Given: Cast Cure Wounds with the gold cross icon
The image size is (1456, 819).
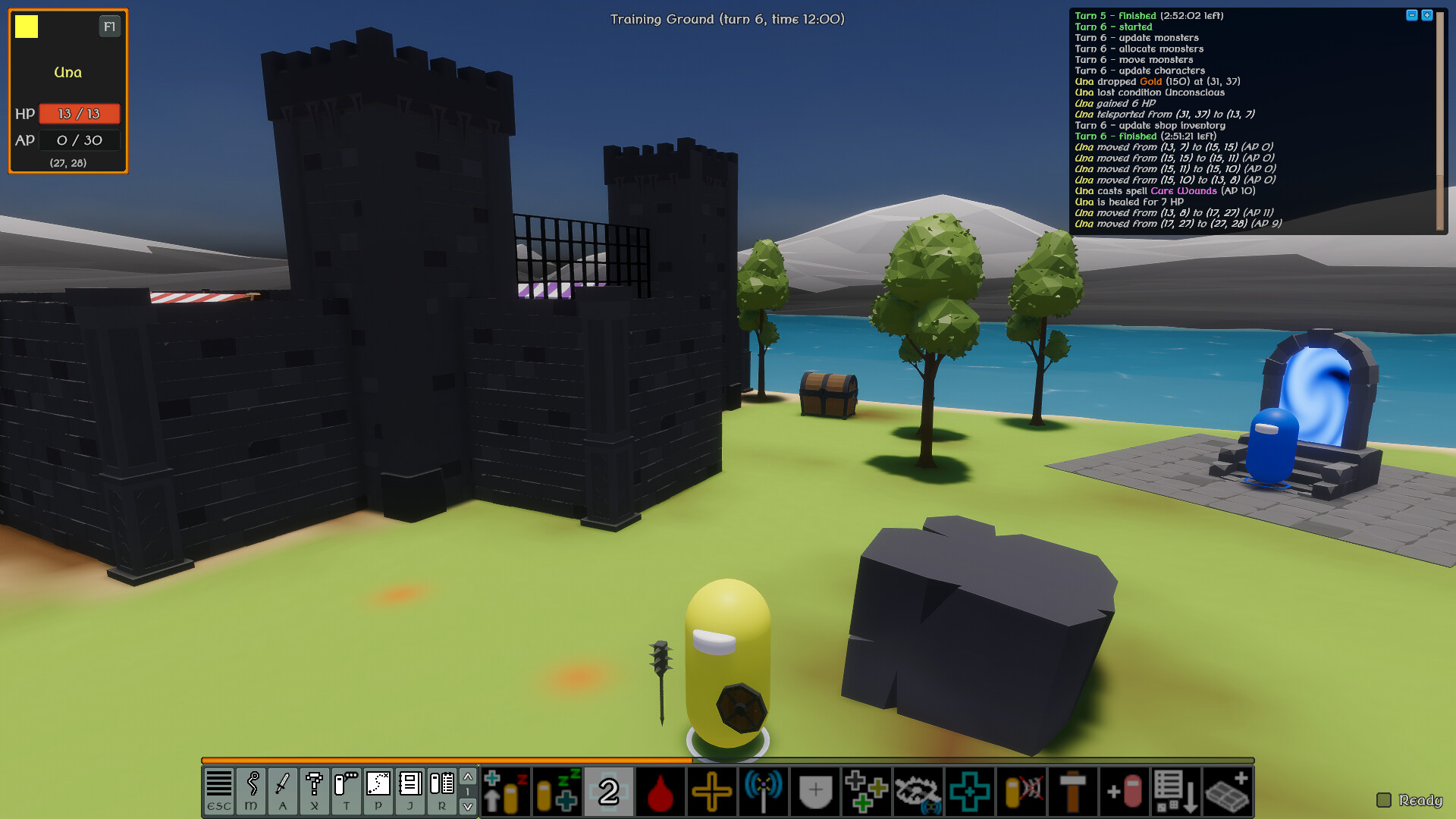Looking at the screenshot, I should (x=711, y=791).
